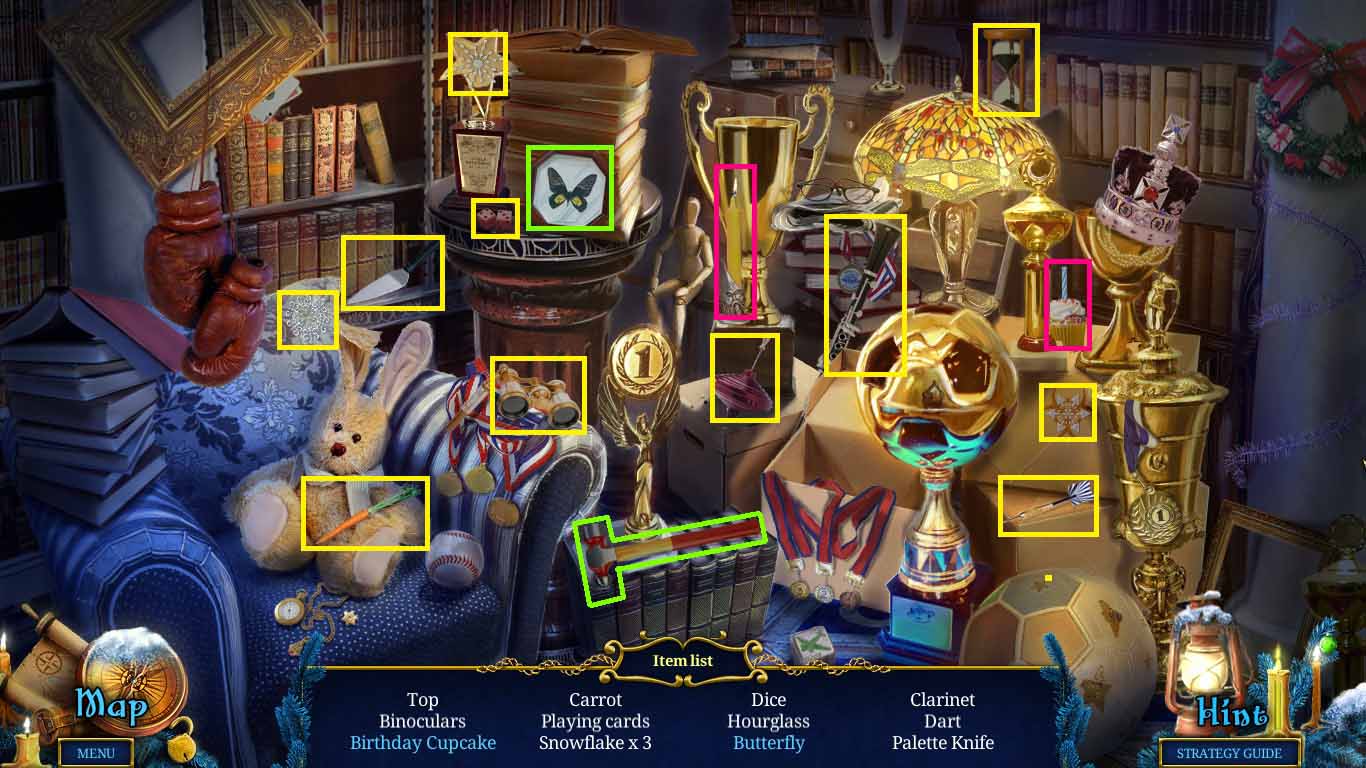
Task: Click the dice on the pedestal
Action: 495,216
